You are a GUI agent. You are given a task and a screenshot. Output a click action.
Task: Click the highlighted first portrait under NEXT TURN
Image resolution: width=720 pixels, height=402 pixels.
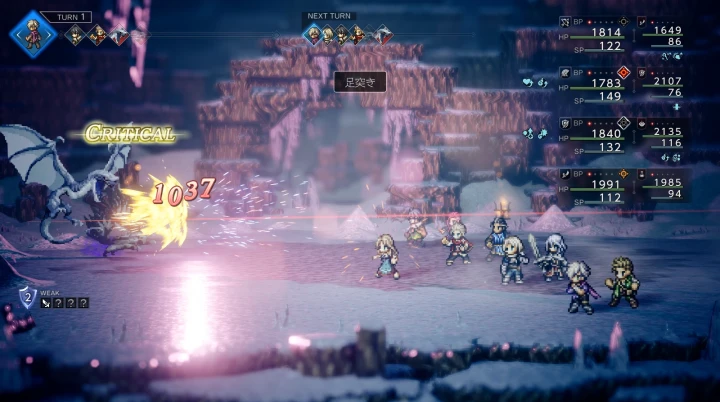312,36
